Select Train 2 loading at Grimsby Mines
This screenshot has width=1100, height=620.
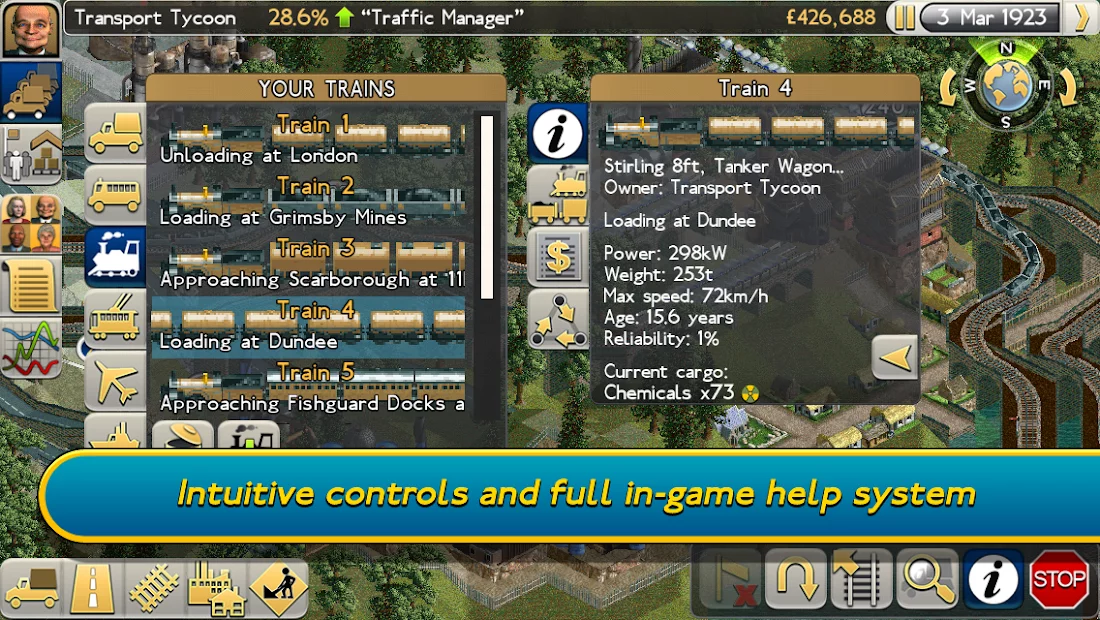(x=310, y=202)
